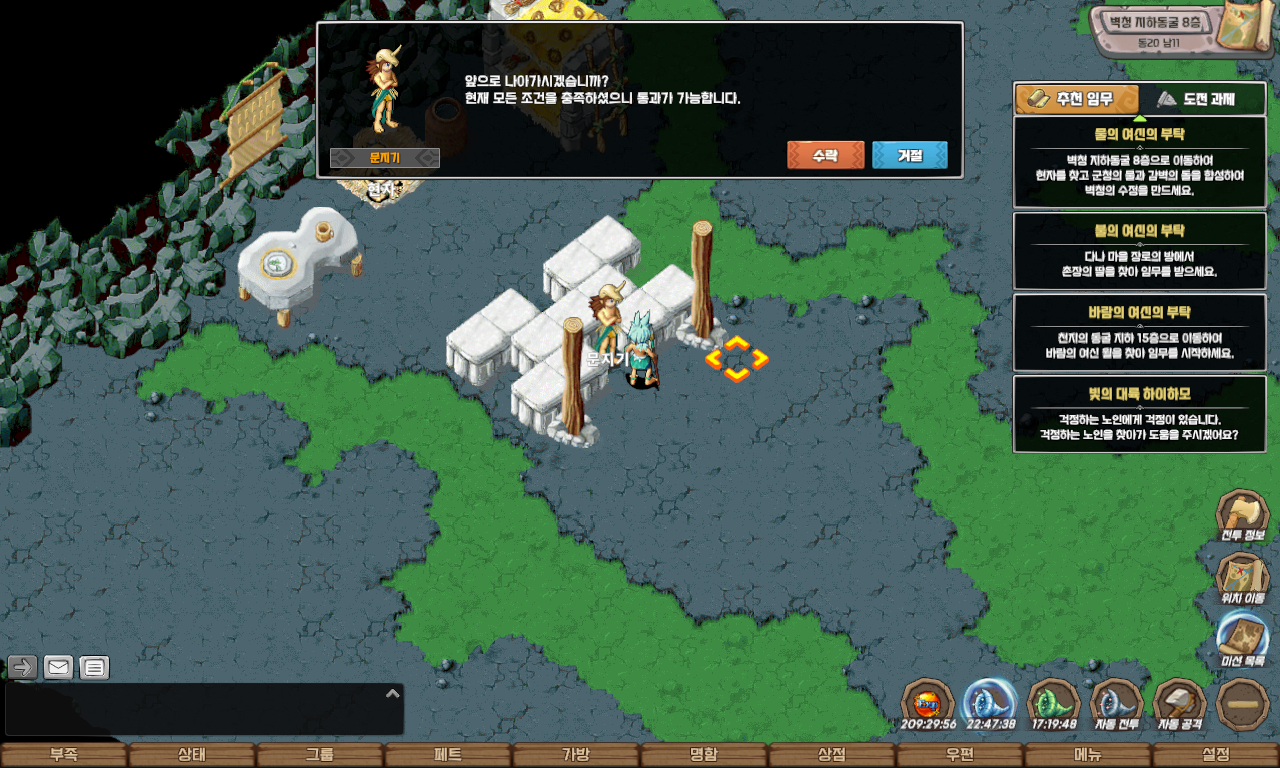This screenshot has width=1280, height=768.
Task: Show the 미션 목록 scroll icon
Action: pos(1242,640)
